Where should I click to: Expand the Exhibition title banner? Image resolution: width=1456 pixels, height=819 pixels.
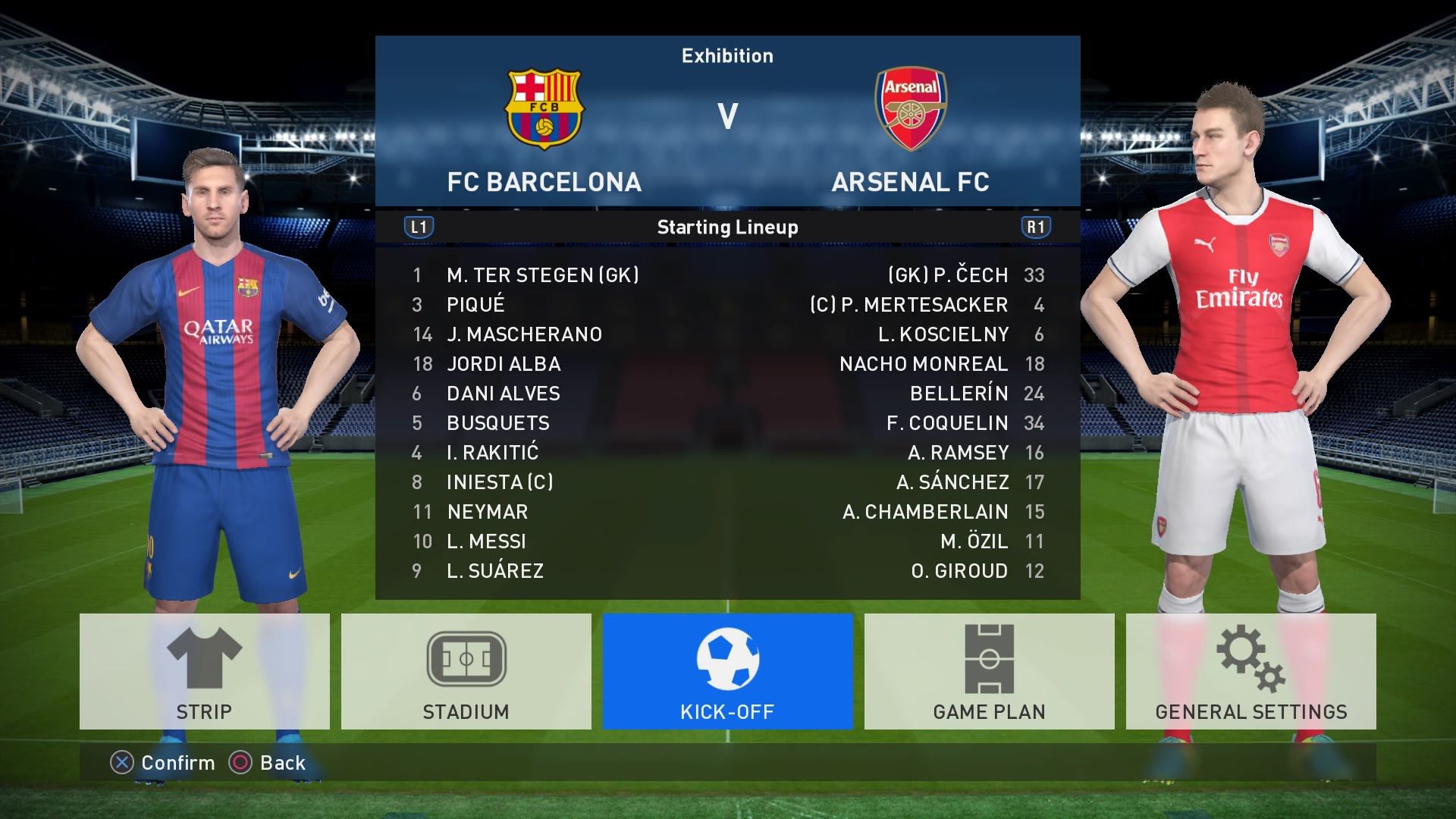tap(728, 55)
